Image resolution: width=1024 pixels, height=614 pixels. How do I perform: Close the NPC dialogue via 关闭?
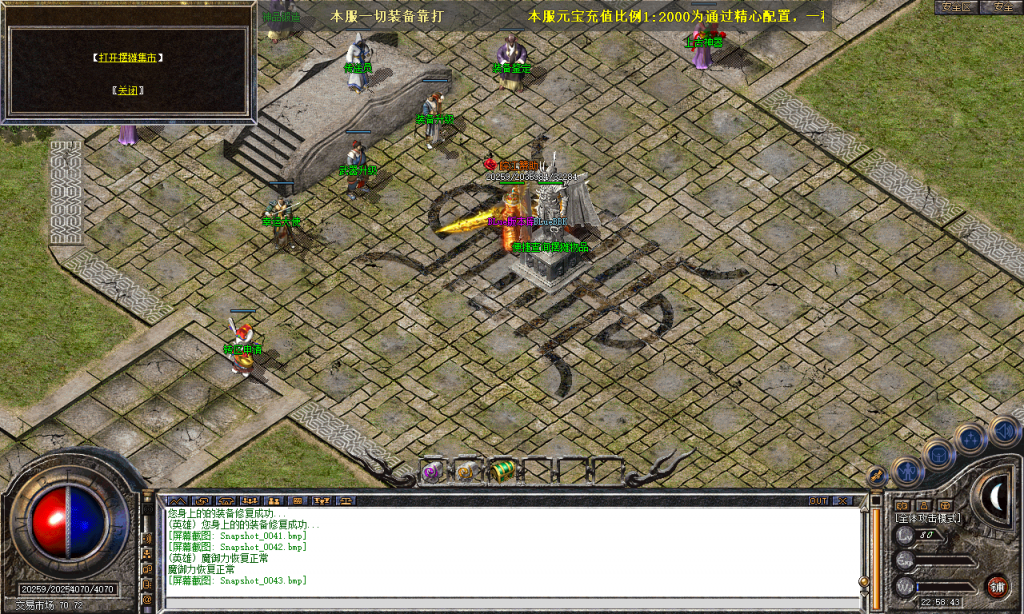[x=128, y=90]
